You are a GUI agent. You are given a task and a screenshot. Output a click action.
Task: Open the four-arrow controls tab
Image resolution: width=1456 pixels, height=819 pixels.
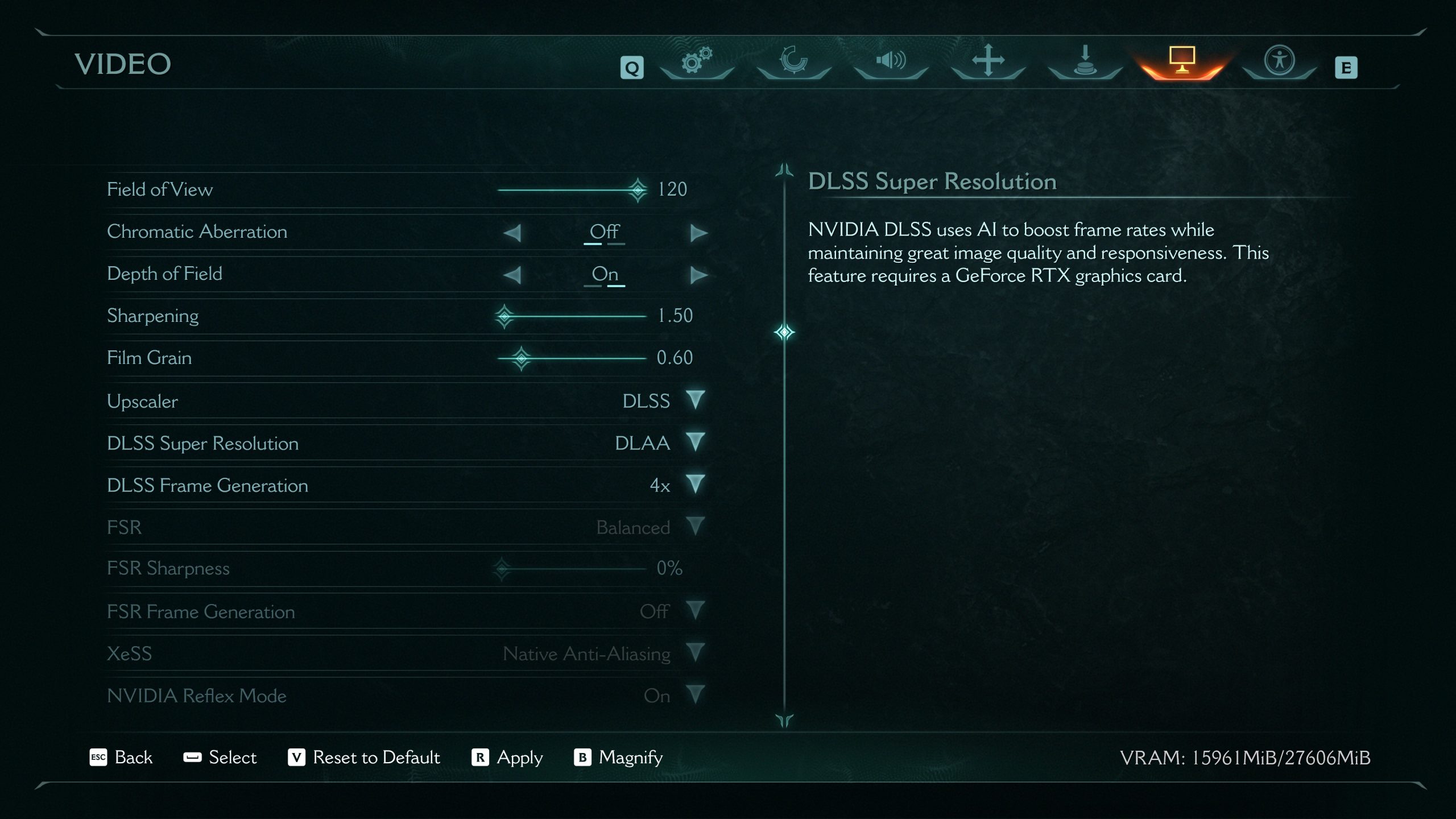988,60
